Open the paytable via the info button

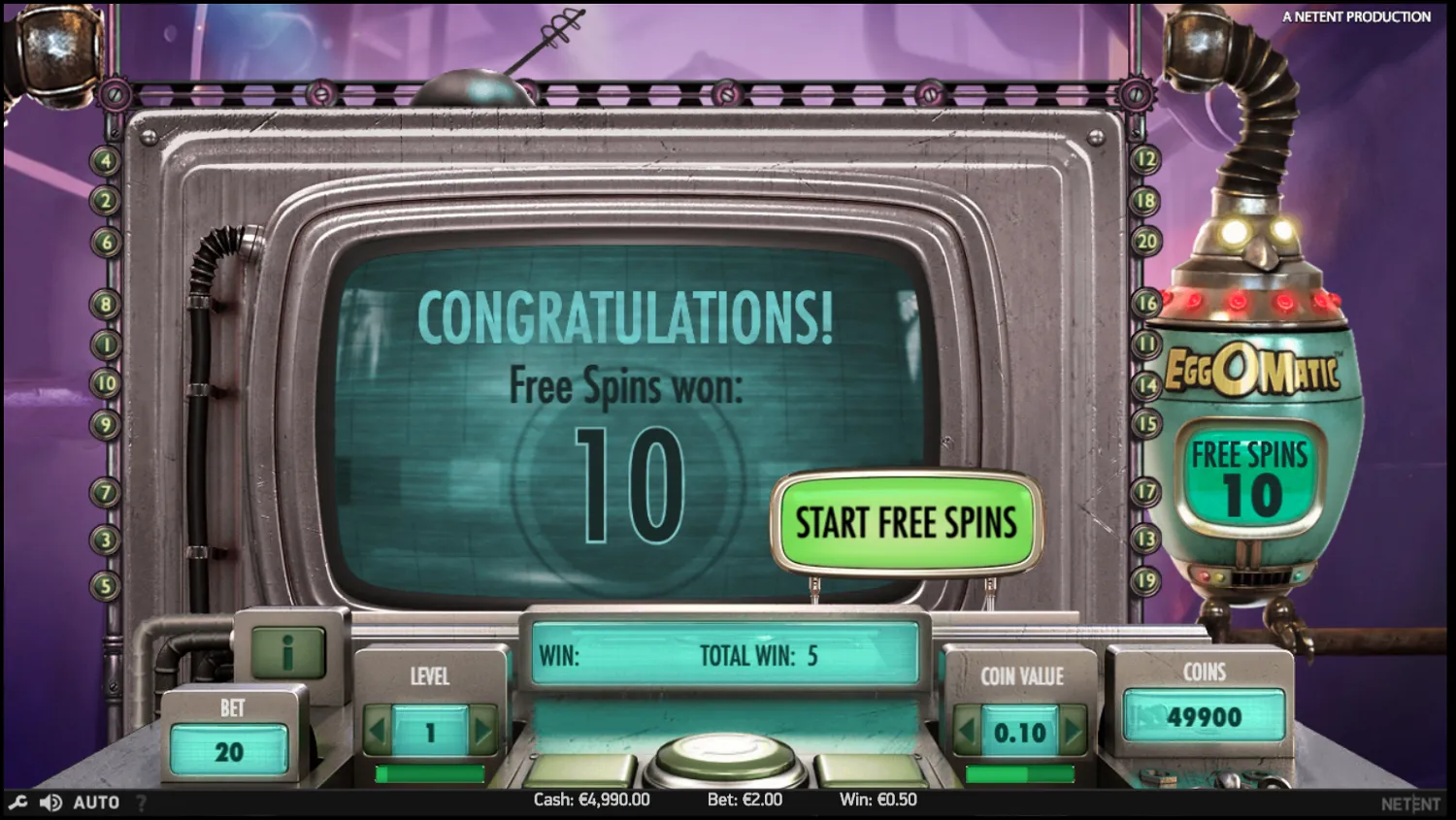pyautogui.click(x=288, y=651)
